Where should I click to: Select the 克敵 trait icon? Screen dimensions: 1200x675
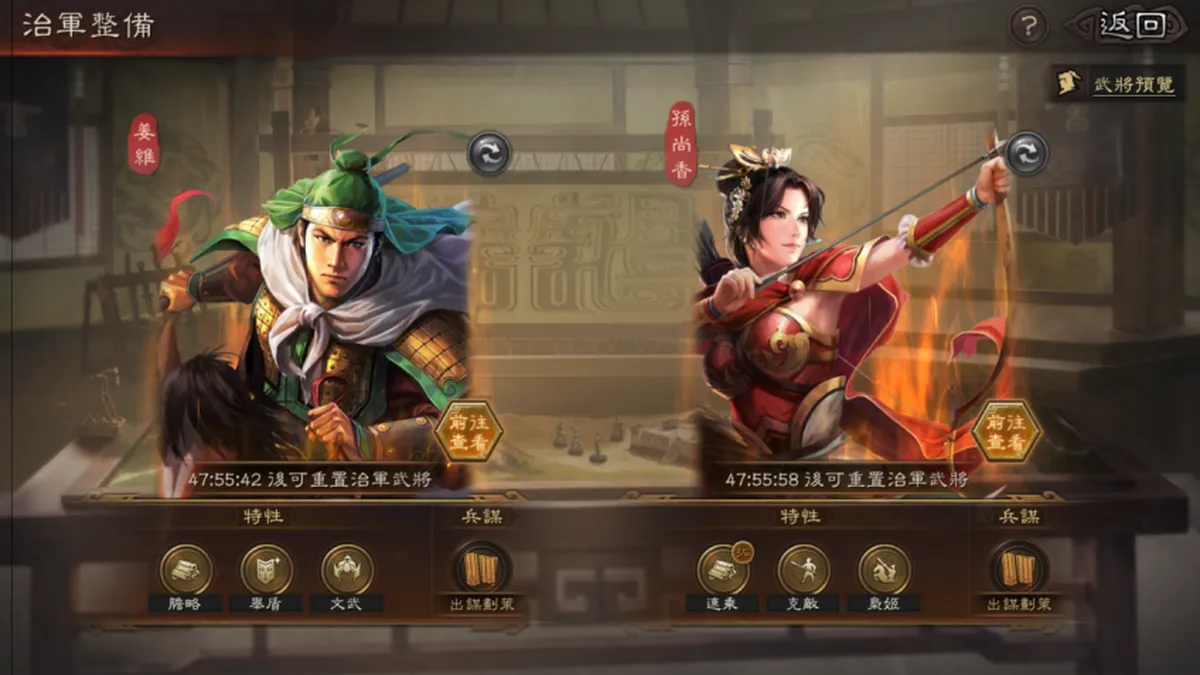(x=804, y=570)
